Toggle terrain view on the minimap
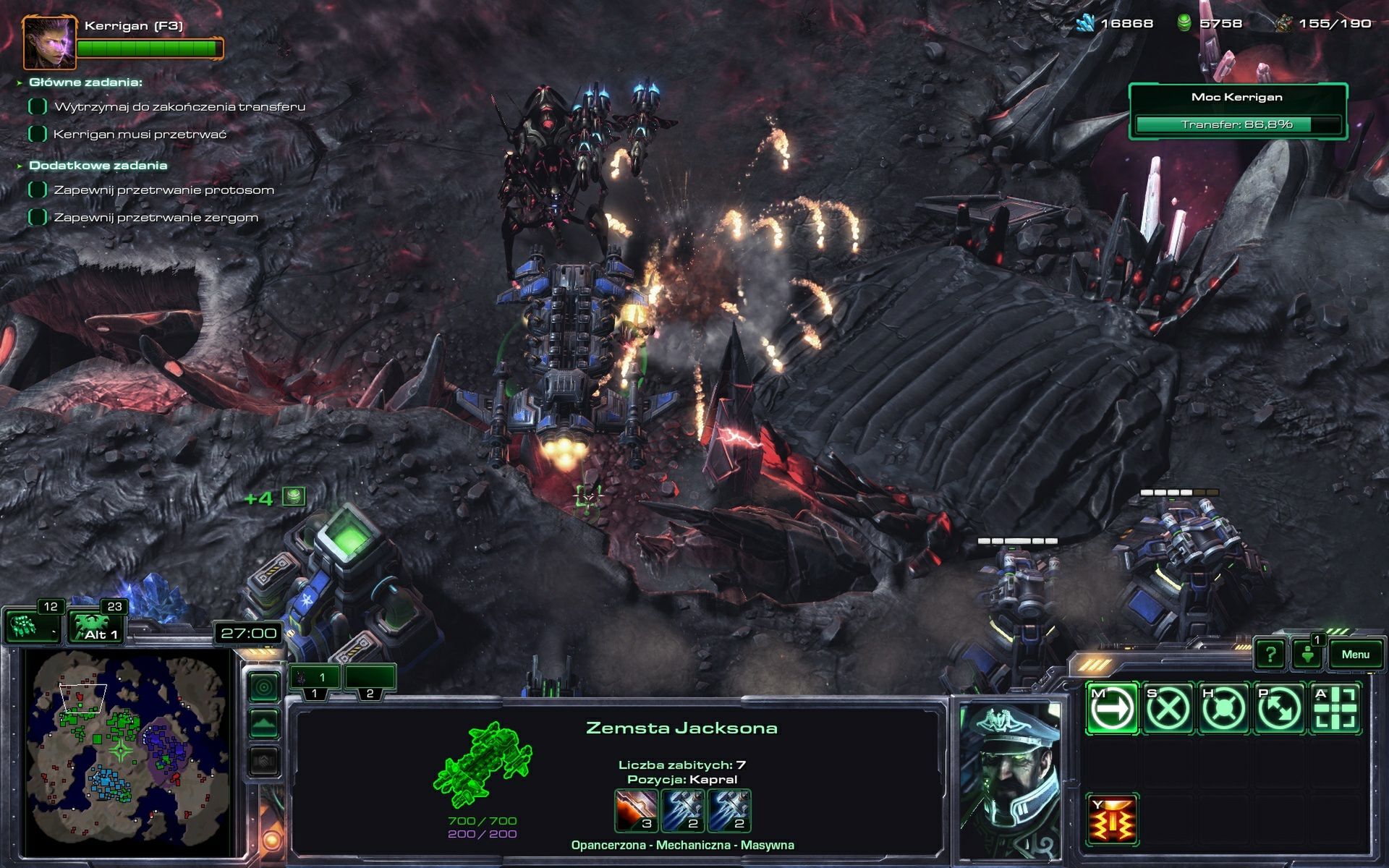 tap(265, 723)
